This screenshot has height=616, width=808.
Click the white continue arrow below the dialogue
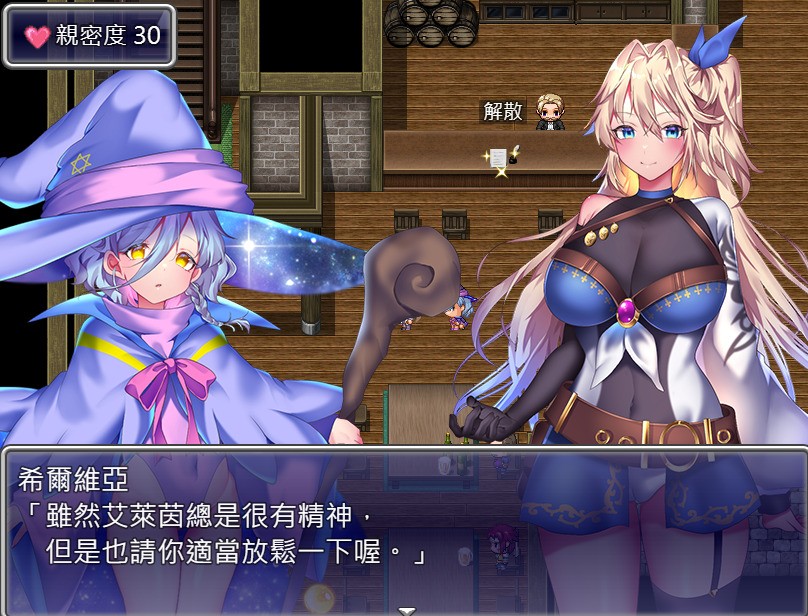(x=405, y=609)
